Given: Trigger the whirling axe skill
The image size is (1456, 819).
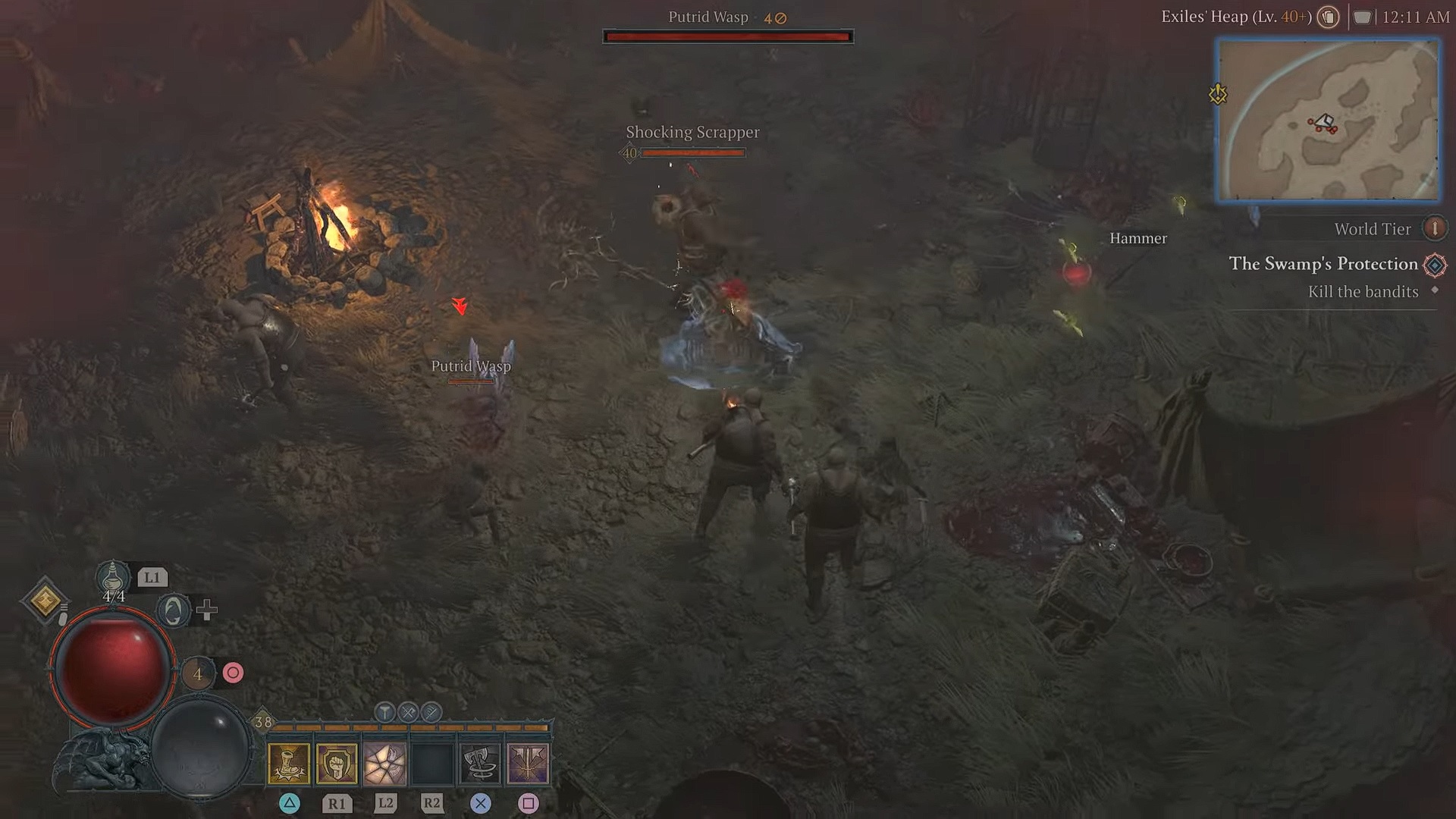Looking at the screenshot, I should (480, 763).
